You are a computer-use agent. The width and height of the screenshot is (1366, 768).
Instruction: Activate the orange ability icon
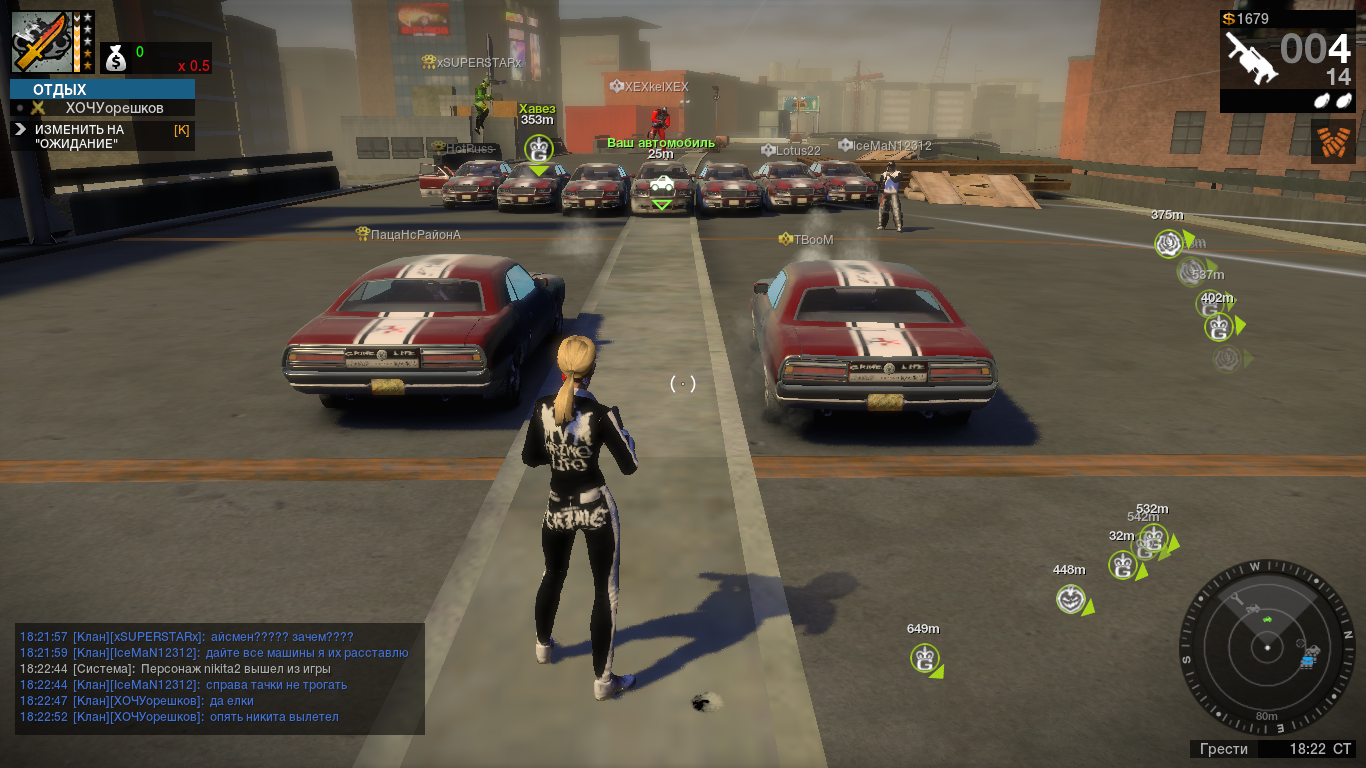point(1333,142)
